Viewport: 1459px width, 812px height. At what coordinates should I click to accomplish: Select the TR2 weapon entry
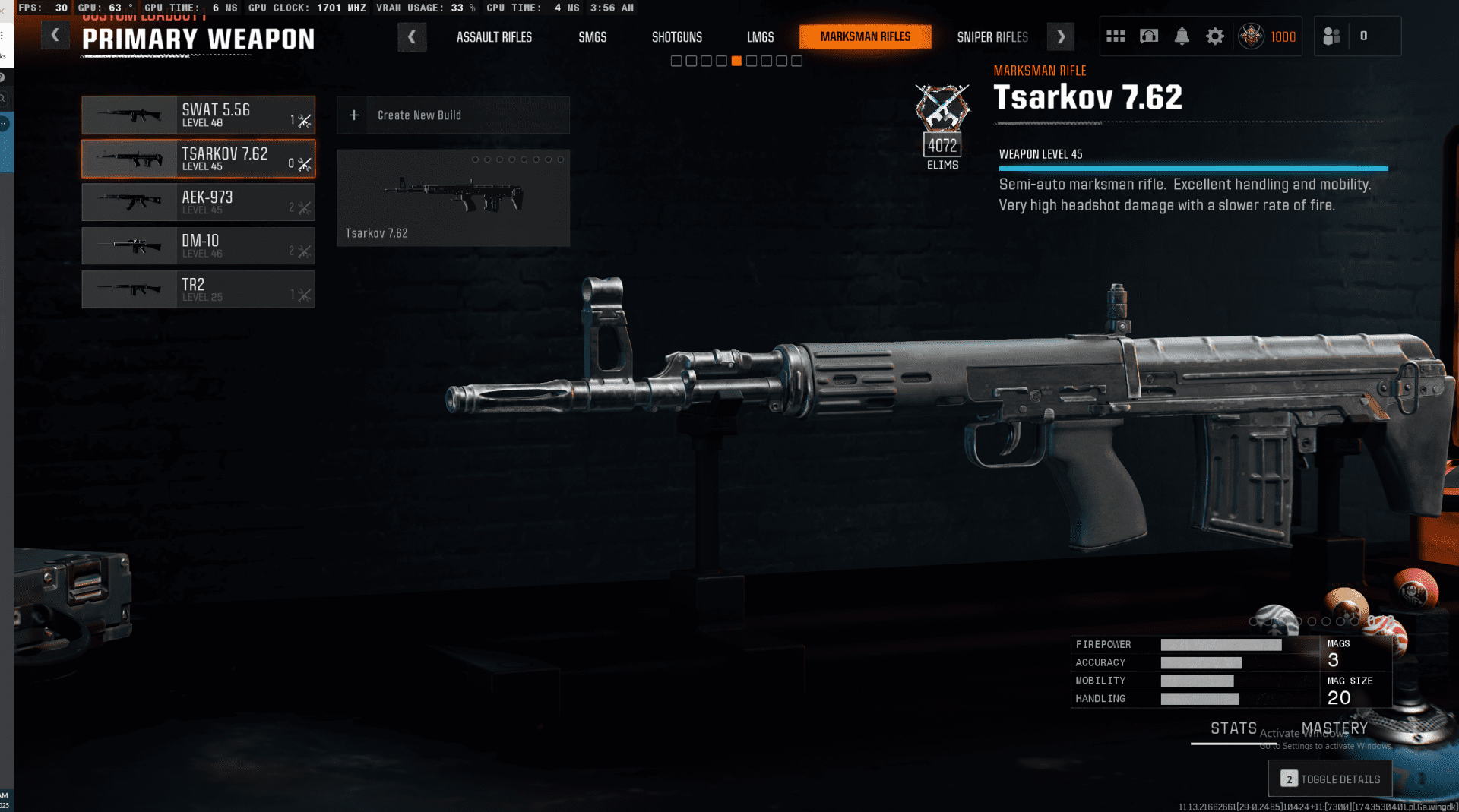click(198, 289)
